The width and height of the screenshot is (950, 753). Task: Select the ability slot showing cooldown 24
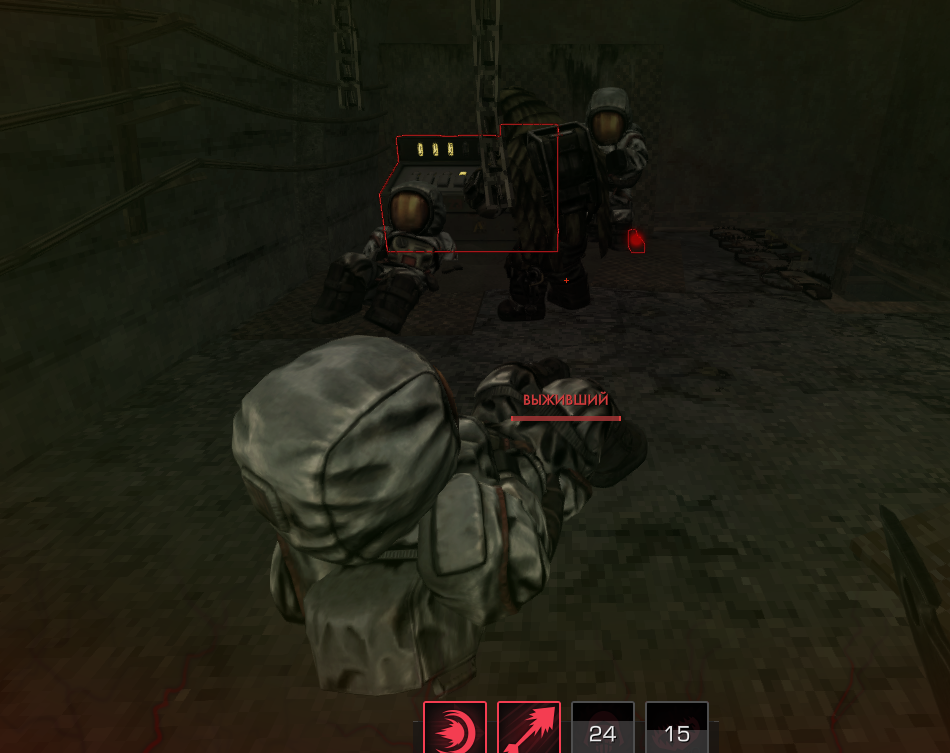tap(603, 728)
